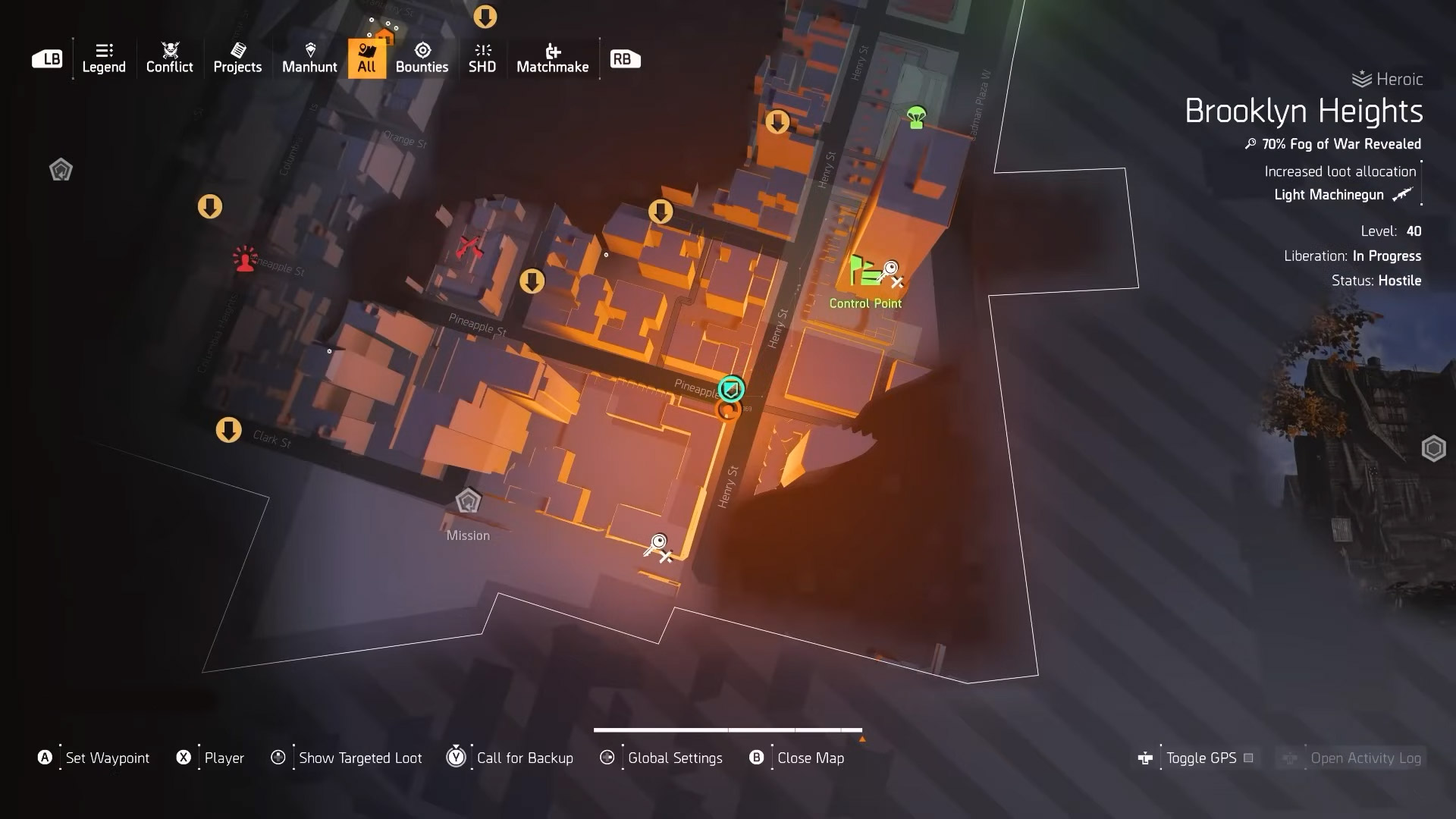Select the green supply drop parachute marker
Viewport: 1456px width, 819px height.
pos(916,117)
